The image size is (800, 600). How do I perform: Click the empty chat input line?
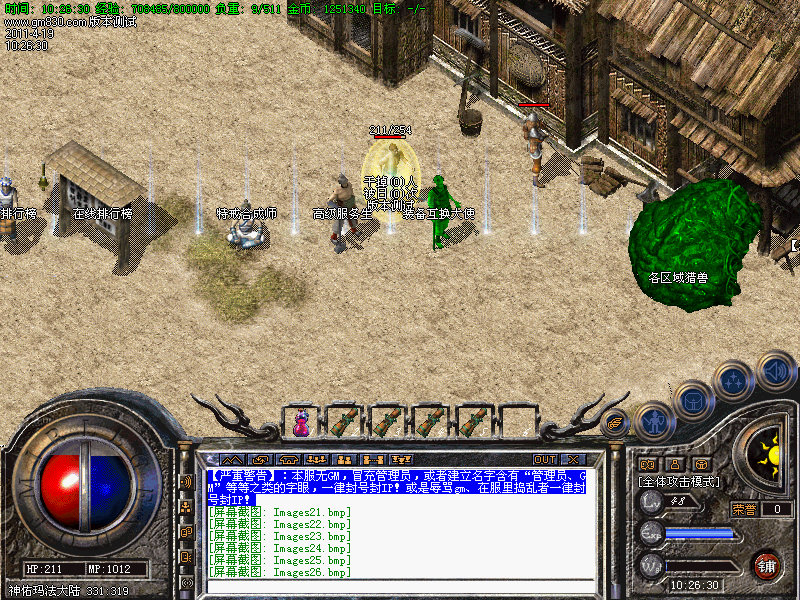click(400, 587)
